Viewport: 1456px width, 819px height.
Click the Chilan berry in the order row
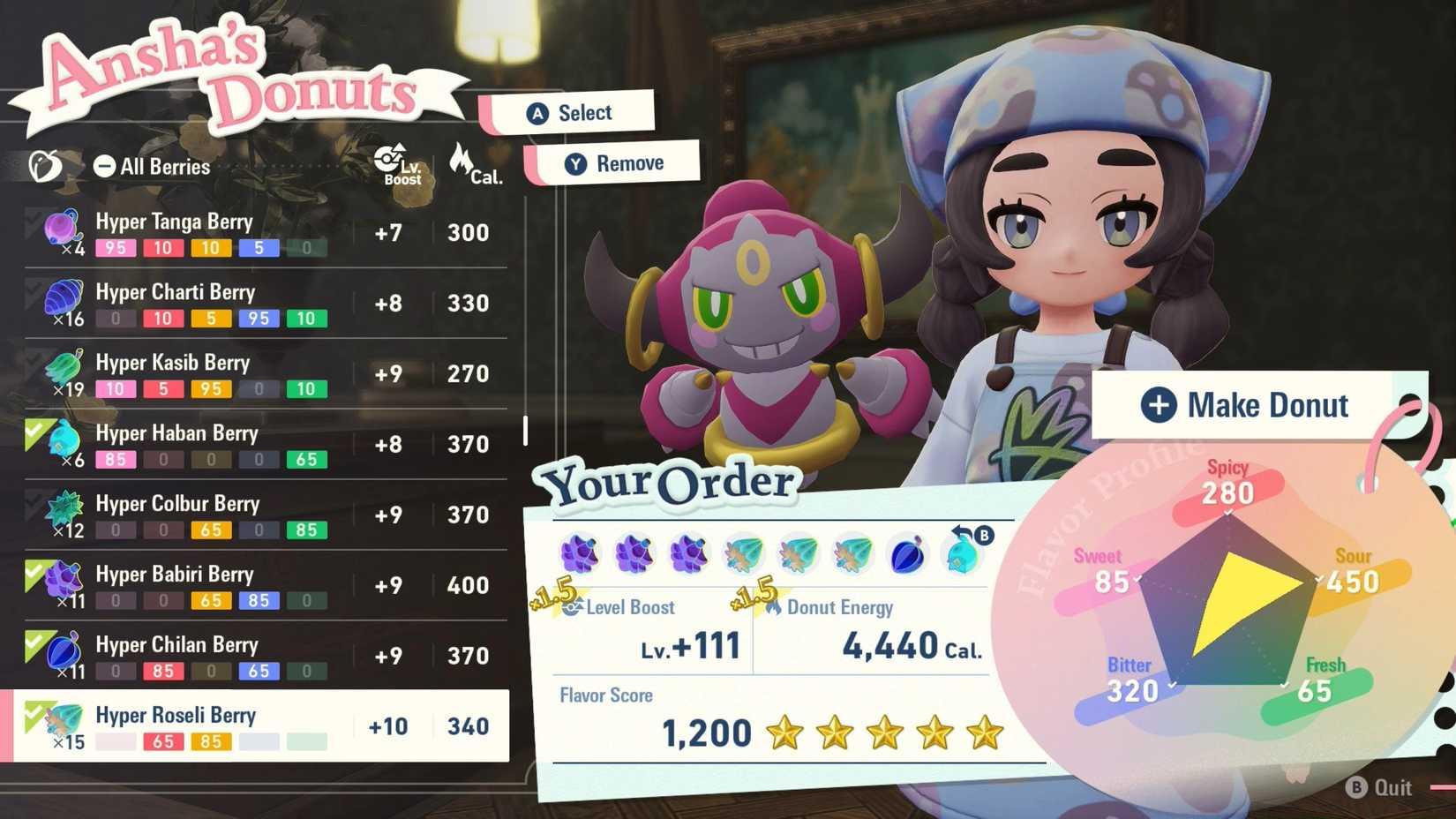coord(909,553)
